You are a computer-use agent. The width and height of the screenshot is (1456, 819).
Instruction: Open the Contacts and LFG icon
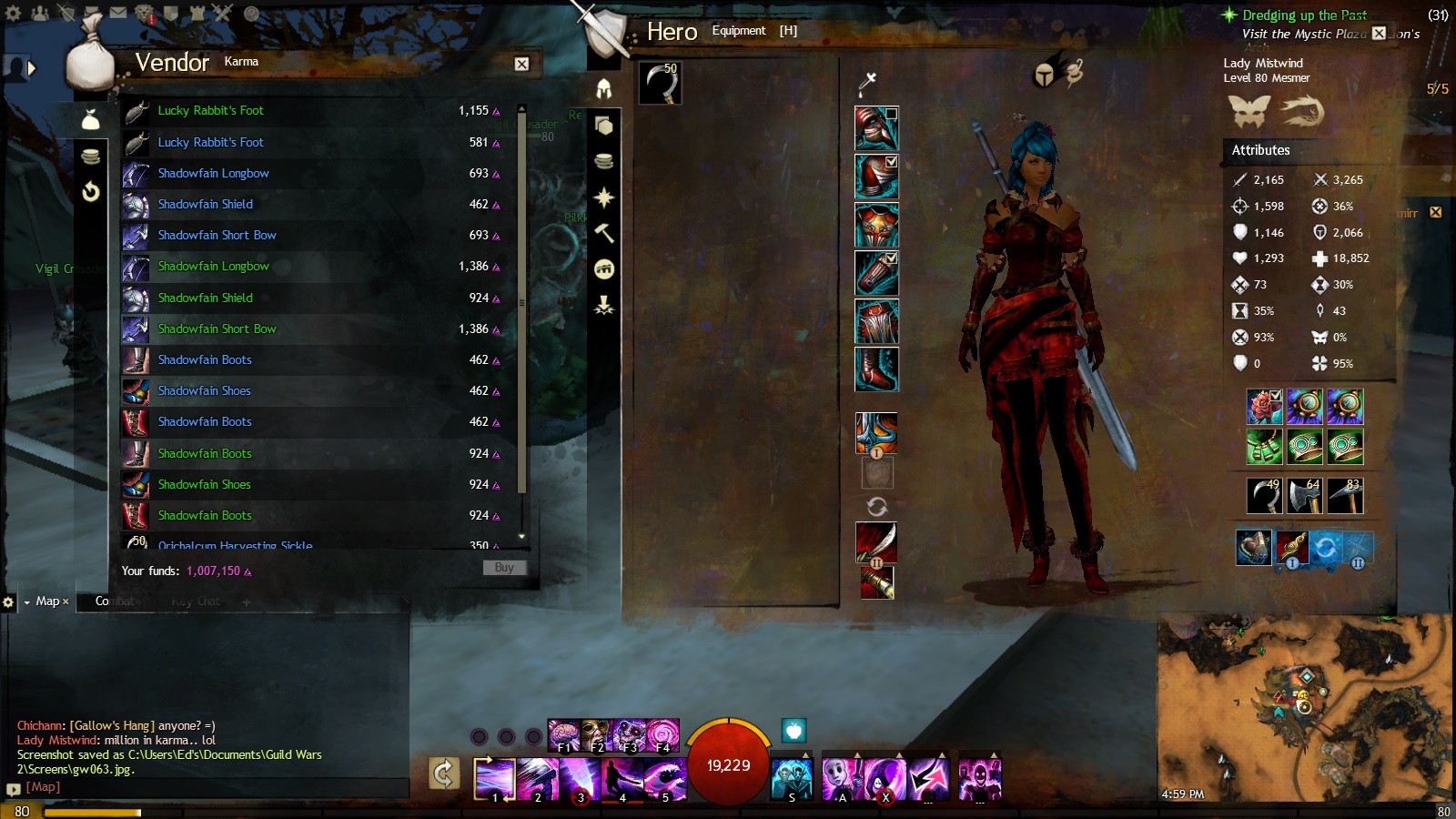[x=39, y=12]
